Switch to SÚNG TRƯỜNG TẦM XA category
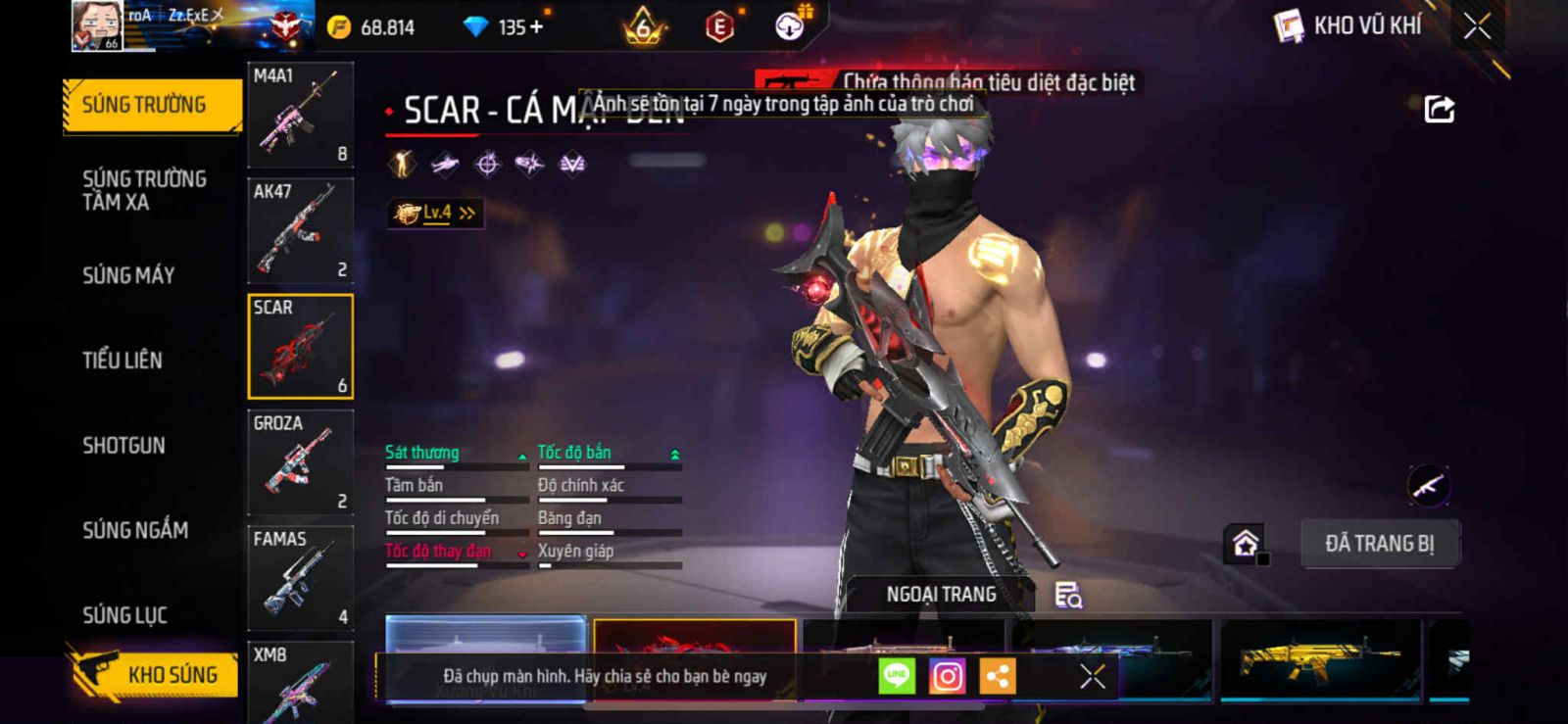This screenshot has width=1568, height=724. (144, 190)
